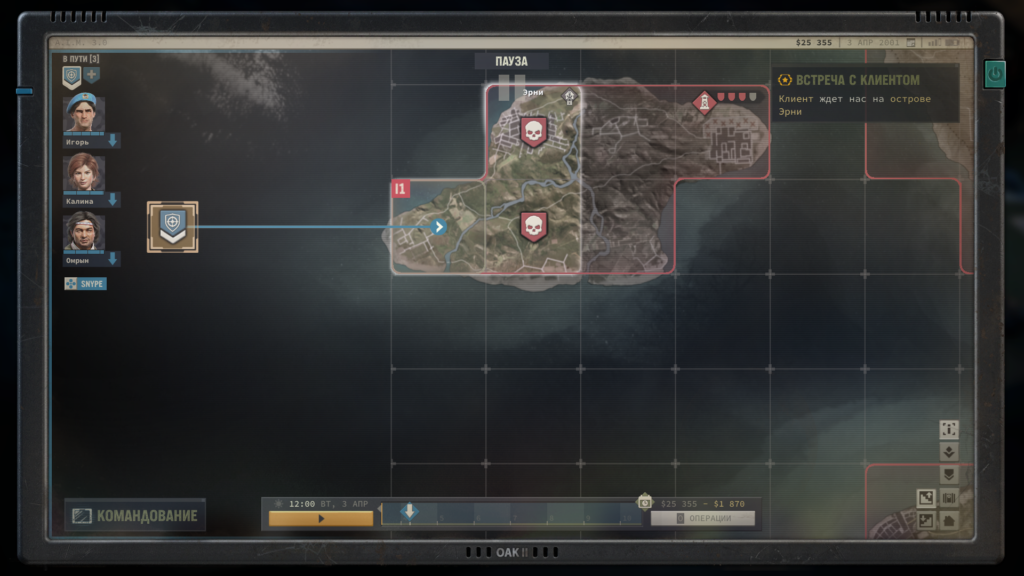Image resolution: width=1024 pixels, height=576 pixels.
Task: Click the squad arrival marker on the timeline
Action: [x=409, y=512]
